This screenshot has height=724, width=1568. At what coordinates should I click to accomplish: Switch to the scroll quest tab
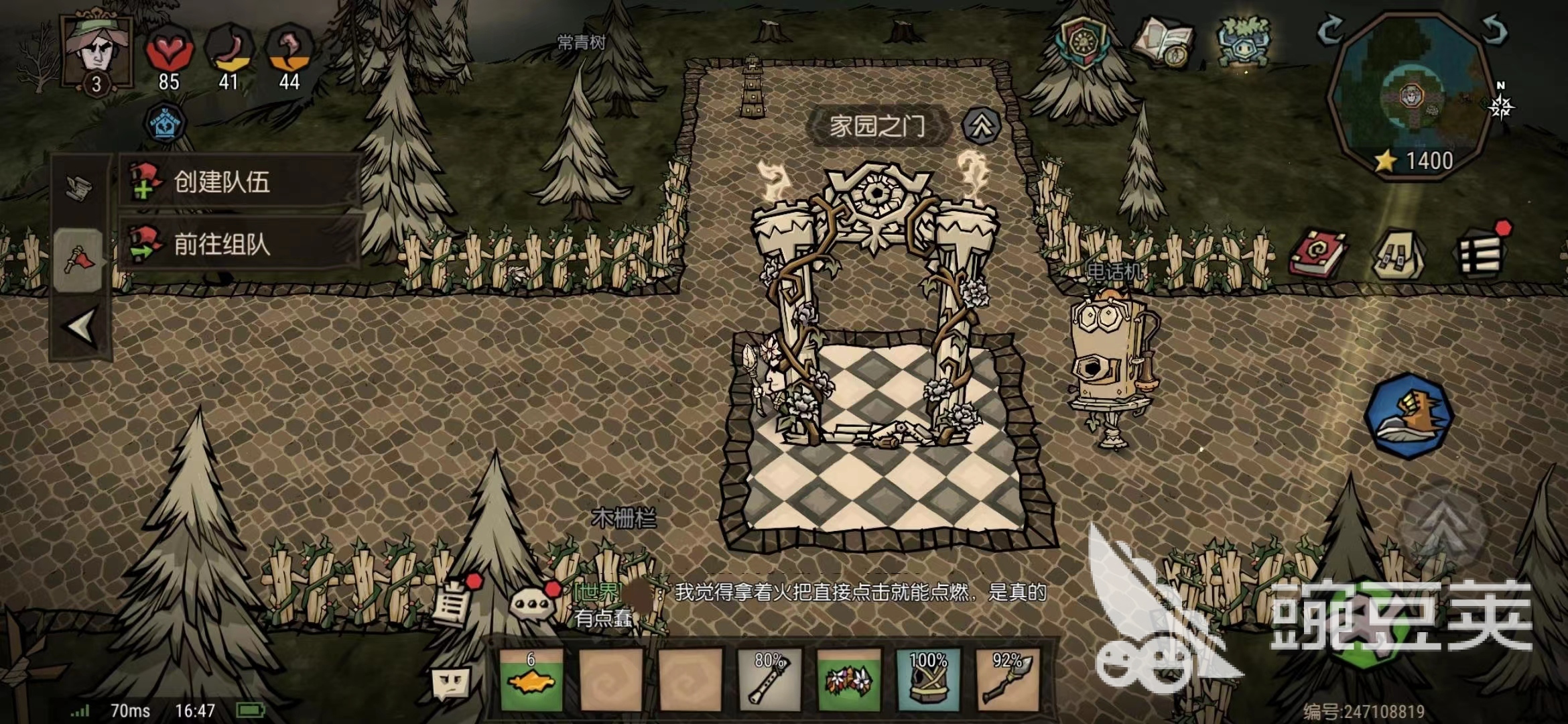(79, 188)
